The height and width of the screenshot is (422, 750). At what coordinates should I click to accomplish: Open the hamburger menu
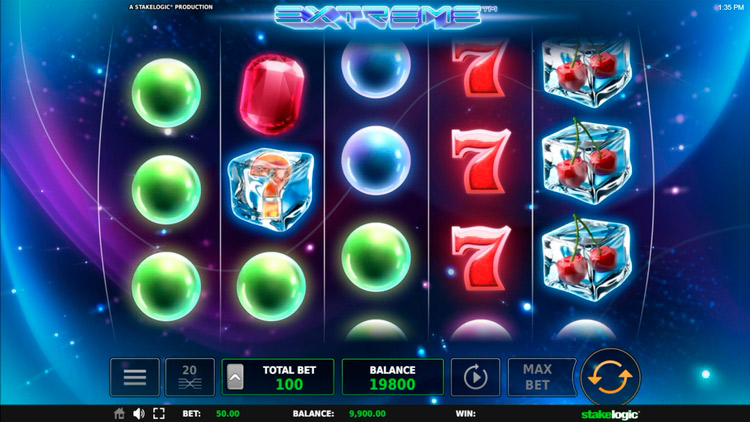(x=135, y=377)
